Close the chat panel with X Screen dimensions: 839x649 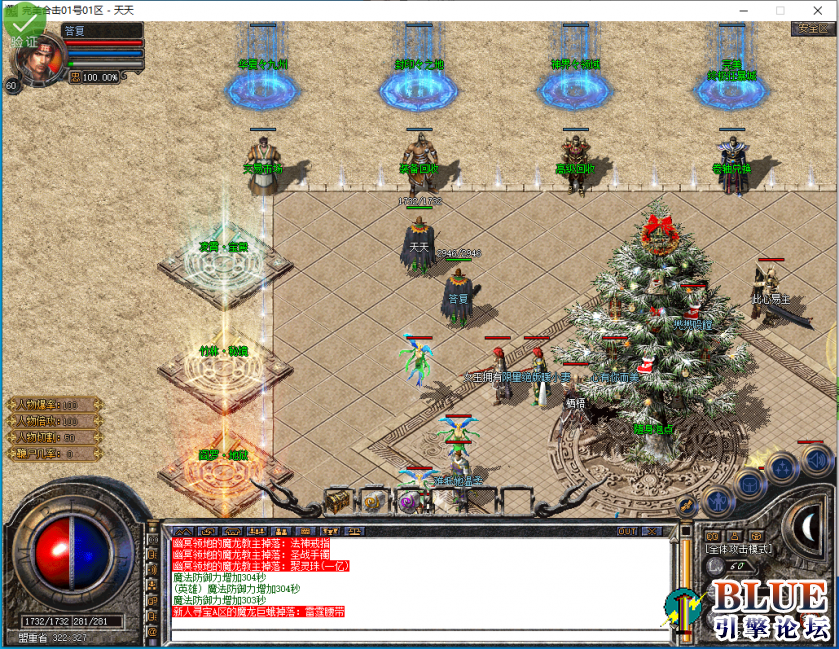(x=650, y=531)
